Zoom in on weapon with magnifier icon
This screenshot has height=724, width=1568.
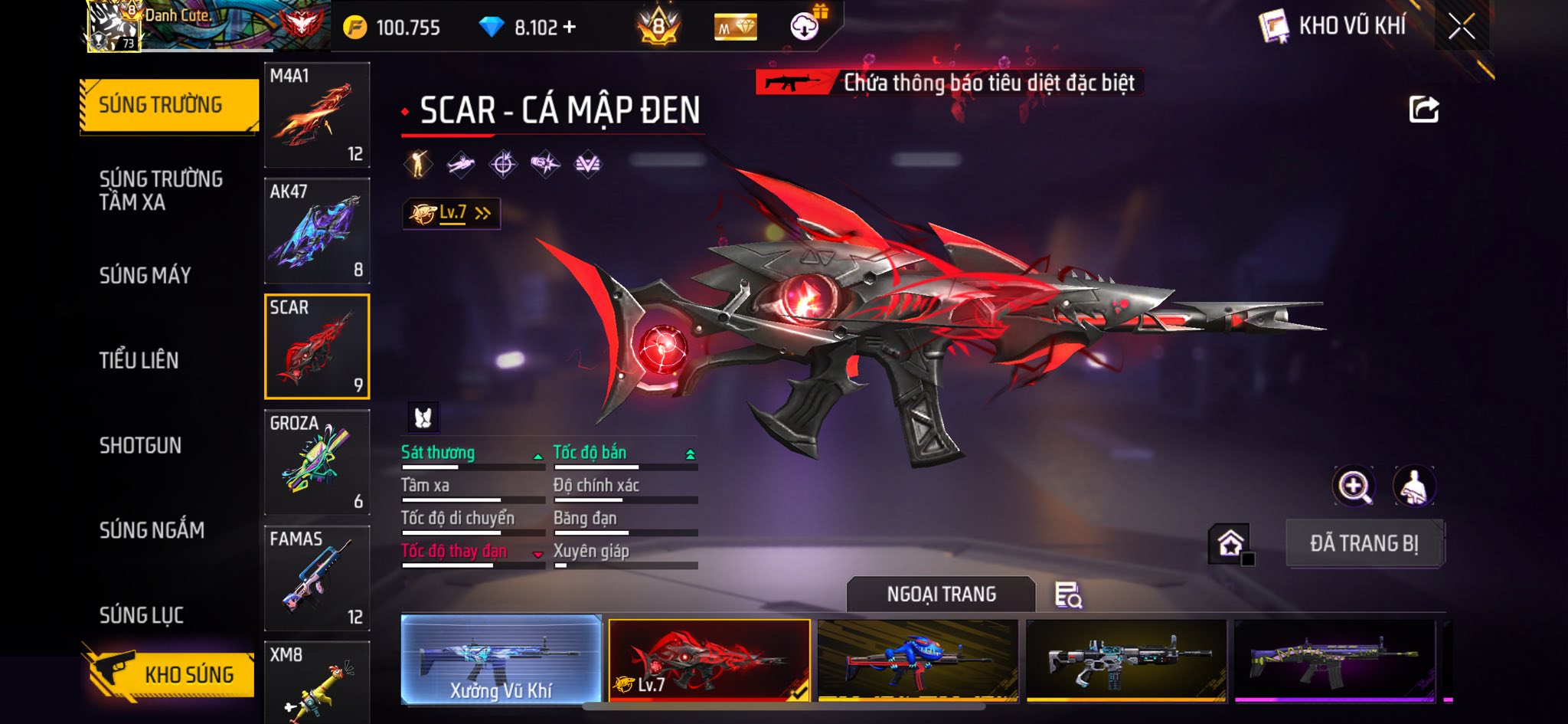pos(1354,486)
